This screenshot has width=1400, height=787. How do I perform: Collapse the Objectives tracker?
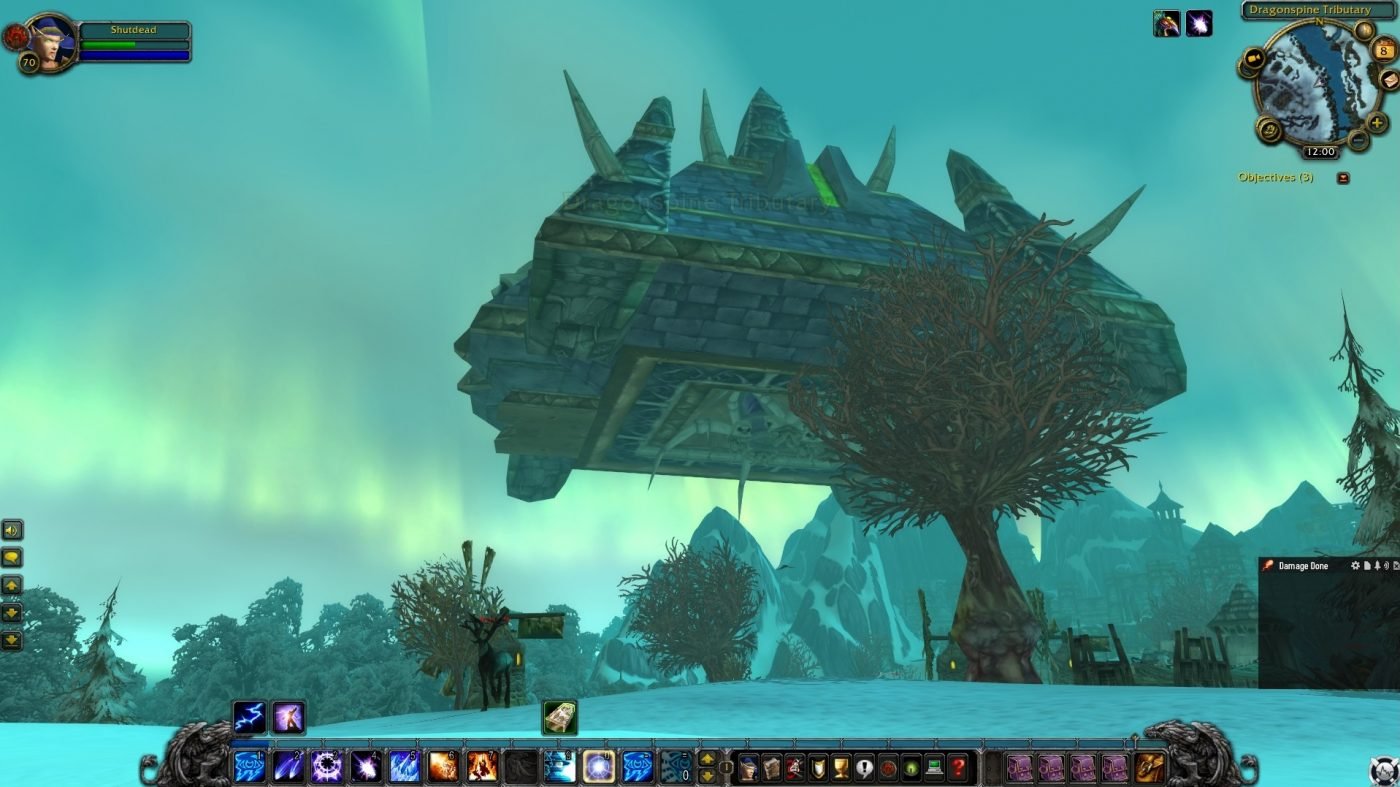coord(1343,178)
